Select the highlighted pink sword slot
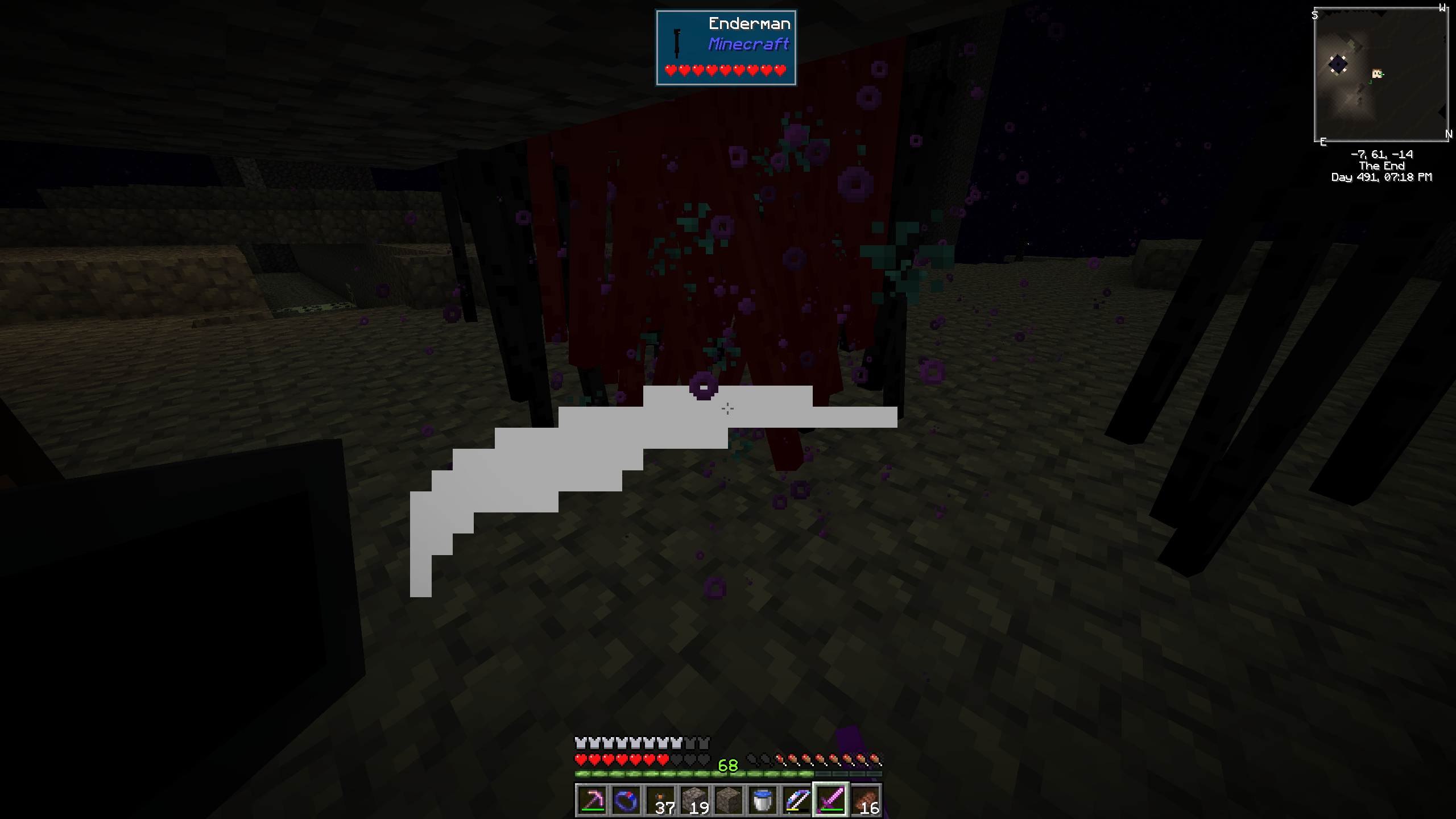This screenshot has width=1456, height=819. pos(831,800)
